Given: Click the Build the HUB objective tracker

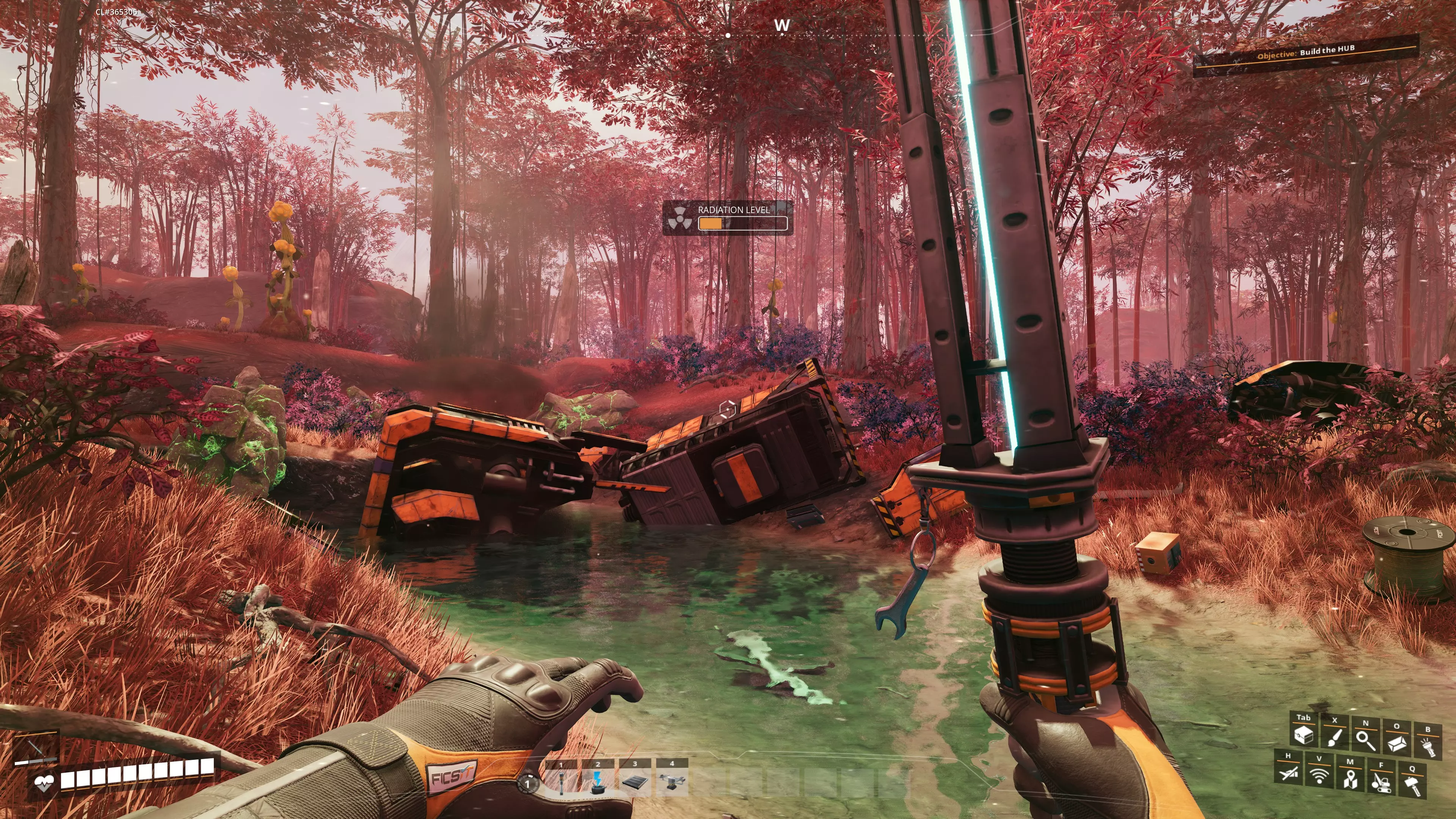Looking at the screenshot, I should (x=1305, y=53).
